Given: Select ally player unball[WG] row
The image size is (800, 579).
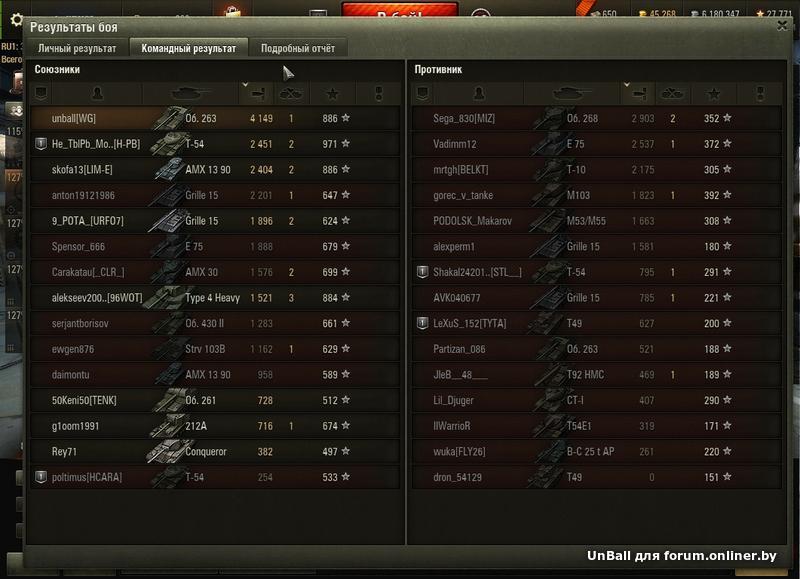Looking at the screenshot, I should (x=215, y=118).
